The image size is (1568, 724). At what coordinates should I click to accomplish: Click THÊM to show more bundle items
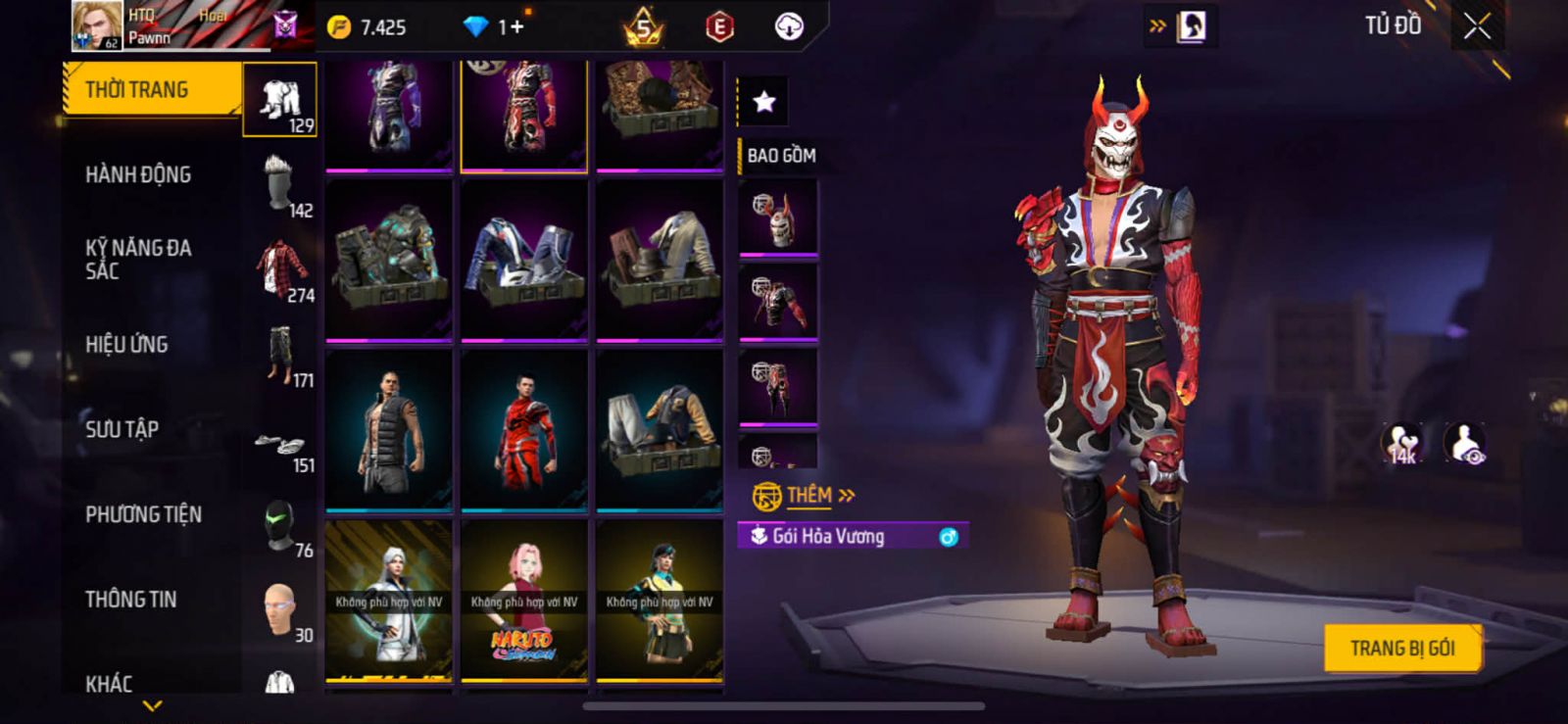[809, 496]
